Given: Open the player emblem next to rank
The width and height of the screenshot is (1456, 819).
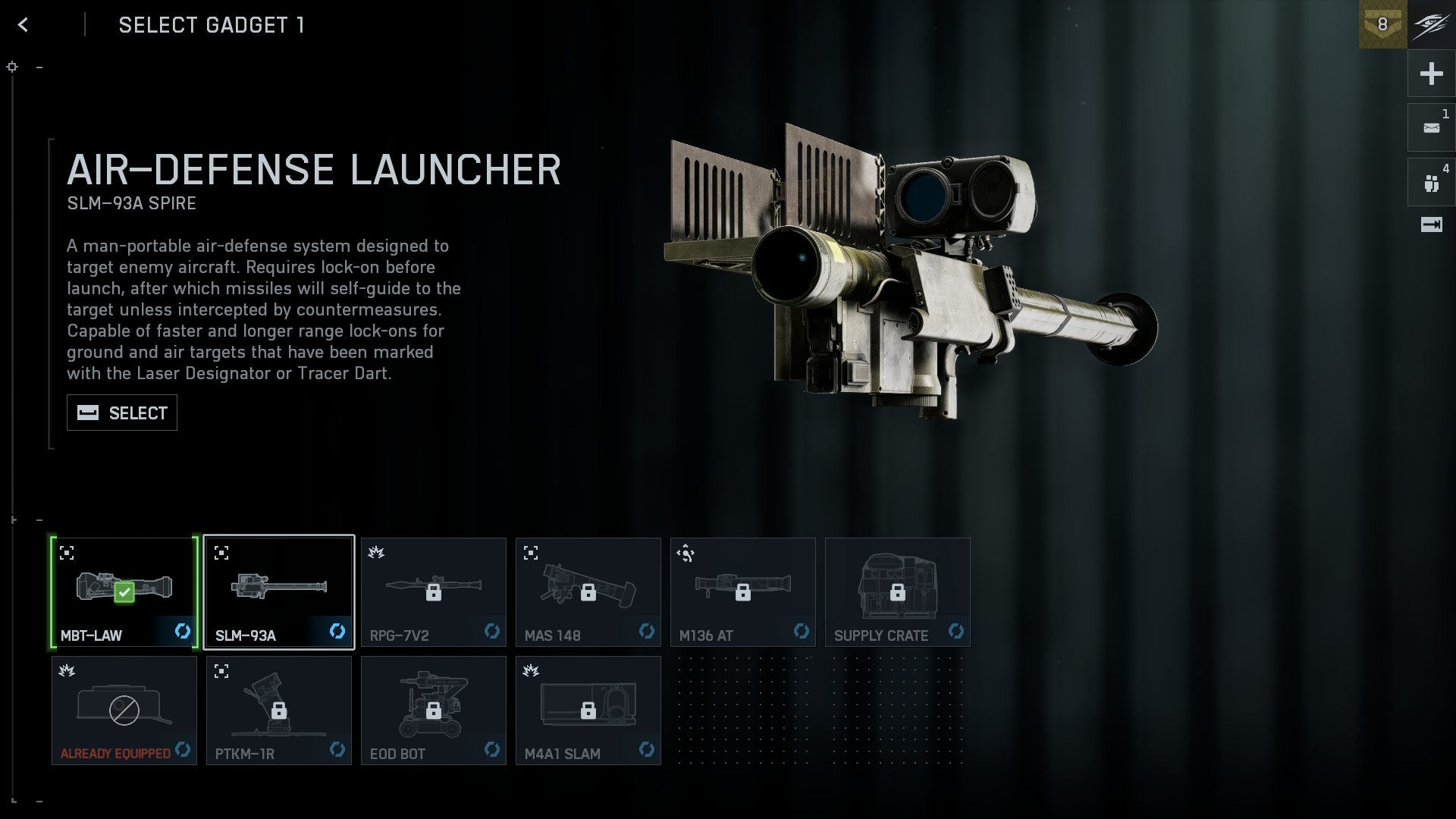Looking at the screenshot, I should pos(1432,24).
